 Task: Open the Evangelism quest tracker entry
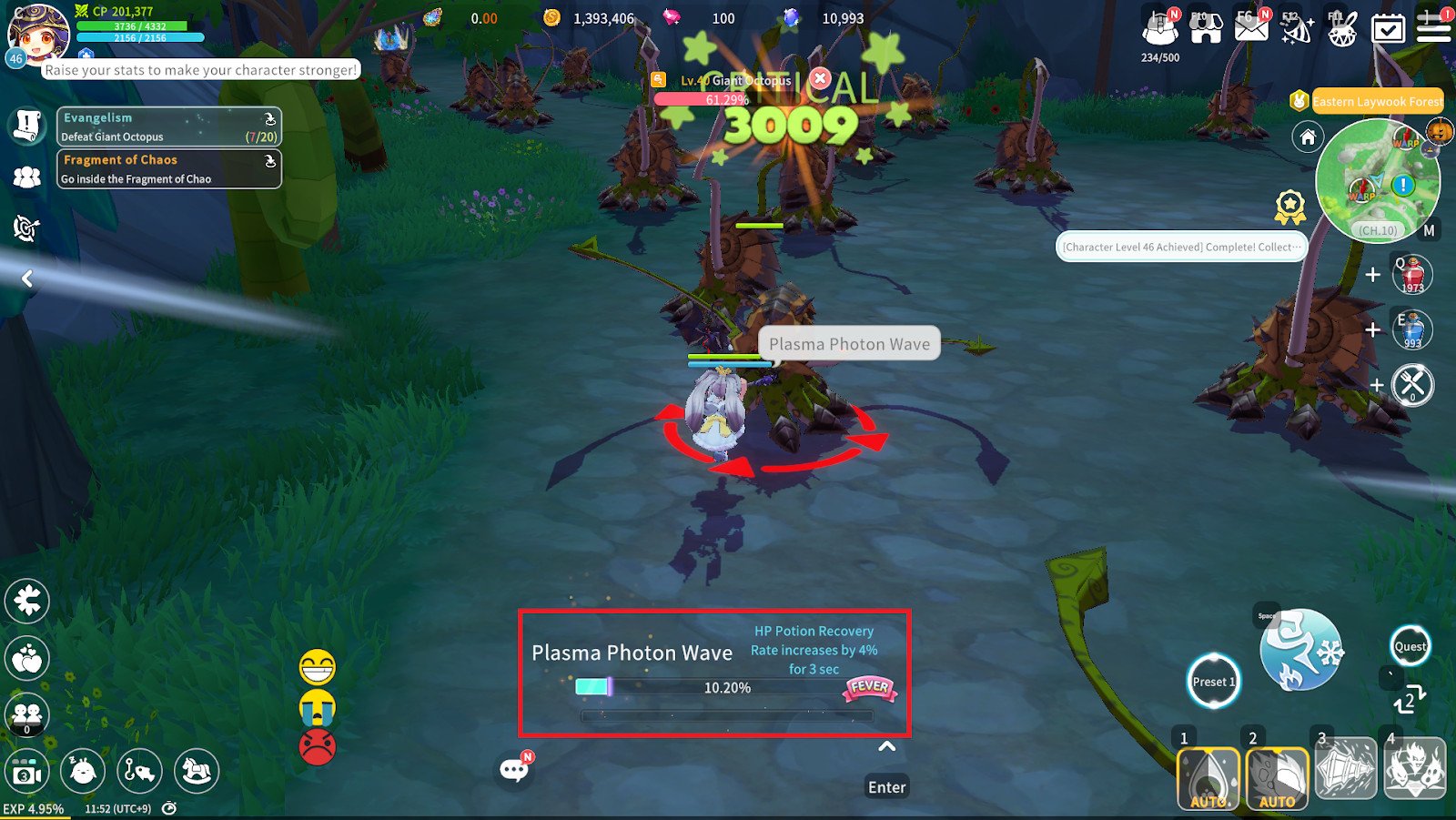coord(169,127)
